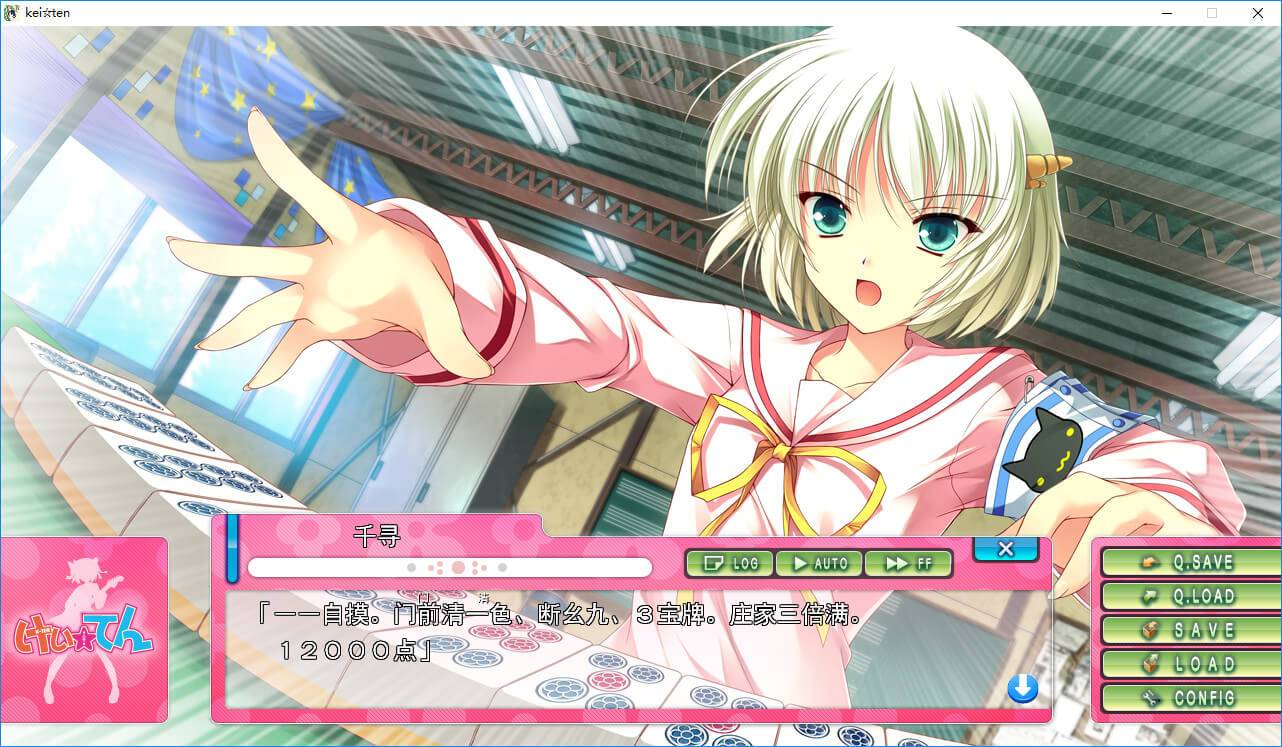Advance dialogue with blue arrow

1022,688
